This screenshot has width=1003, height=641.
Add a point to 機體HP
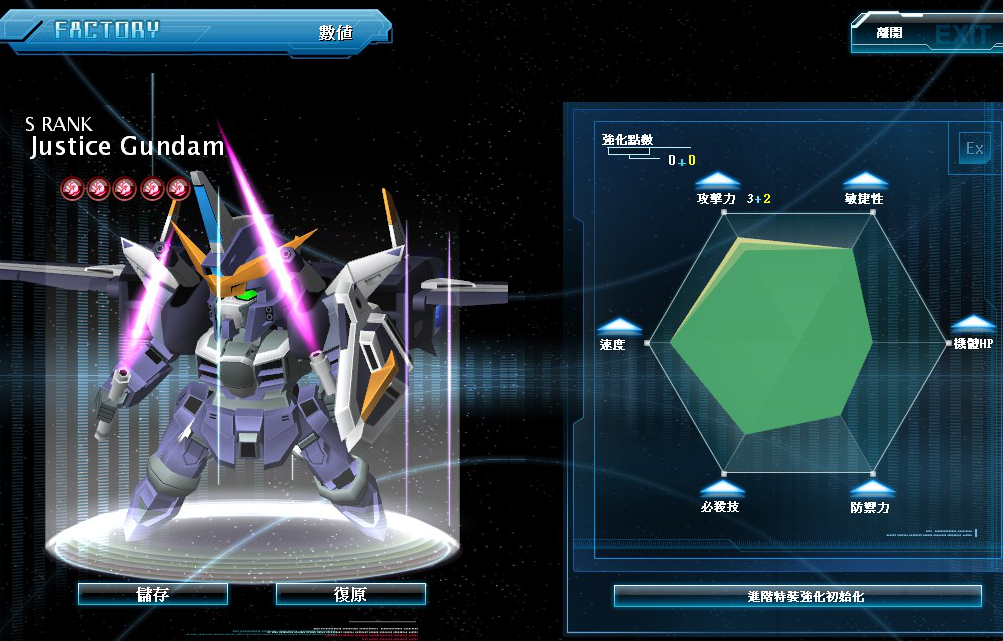(972, 324)
